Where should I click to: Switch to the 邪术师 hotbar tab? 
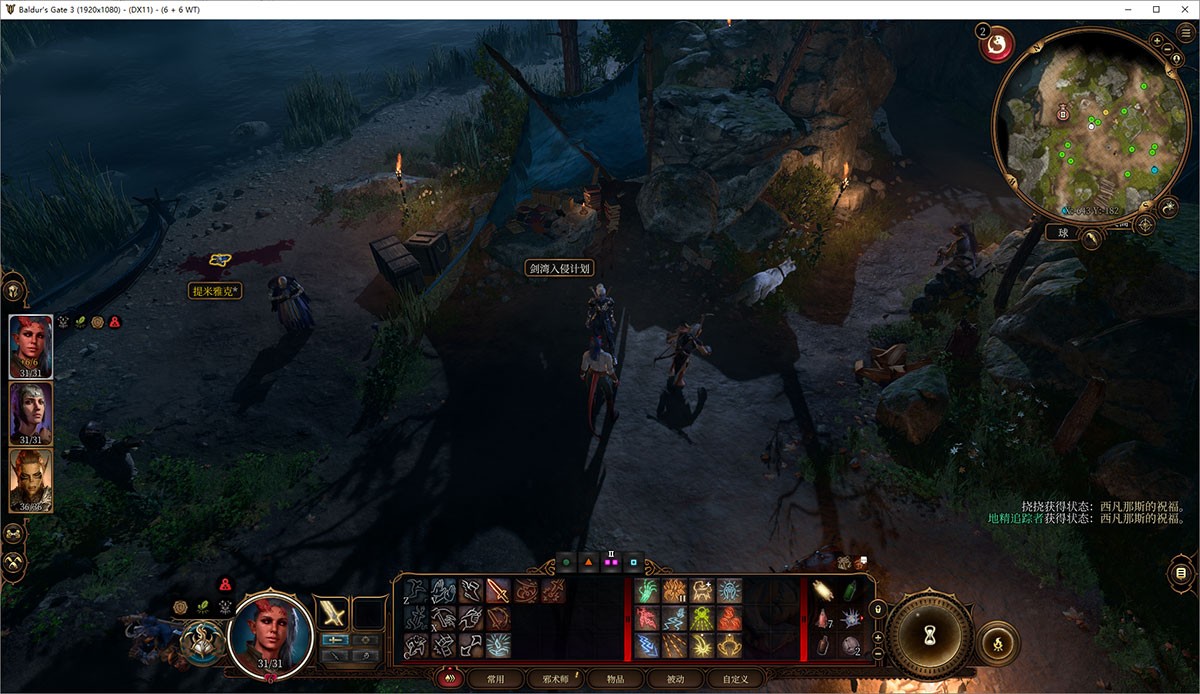[x=555, y=679]
